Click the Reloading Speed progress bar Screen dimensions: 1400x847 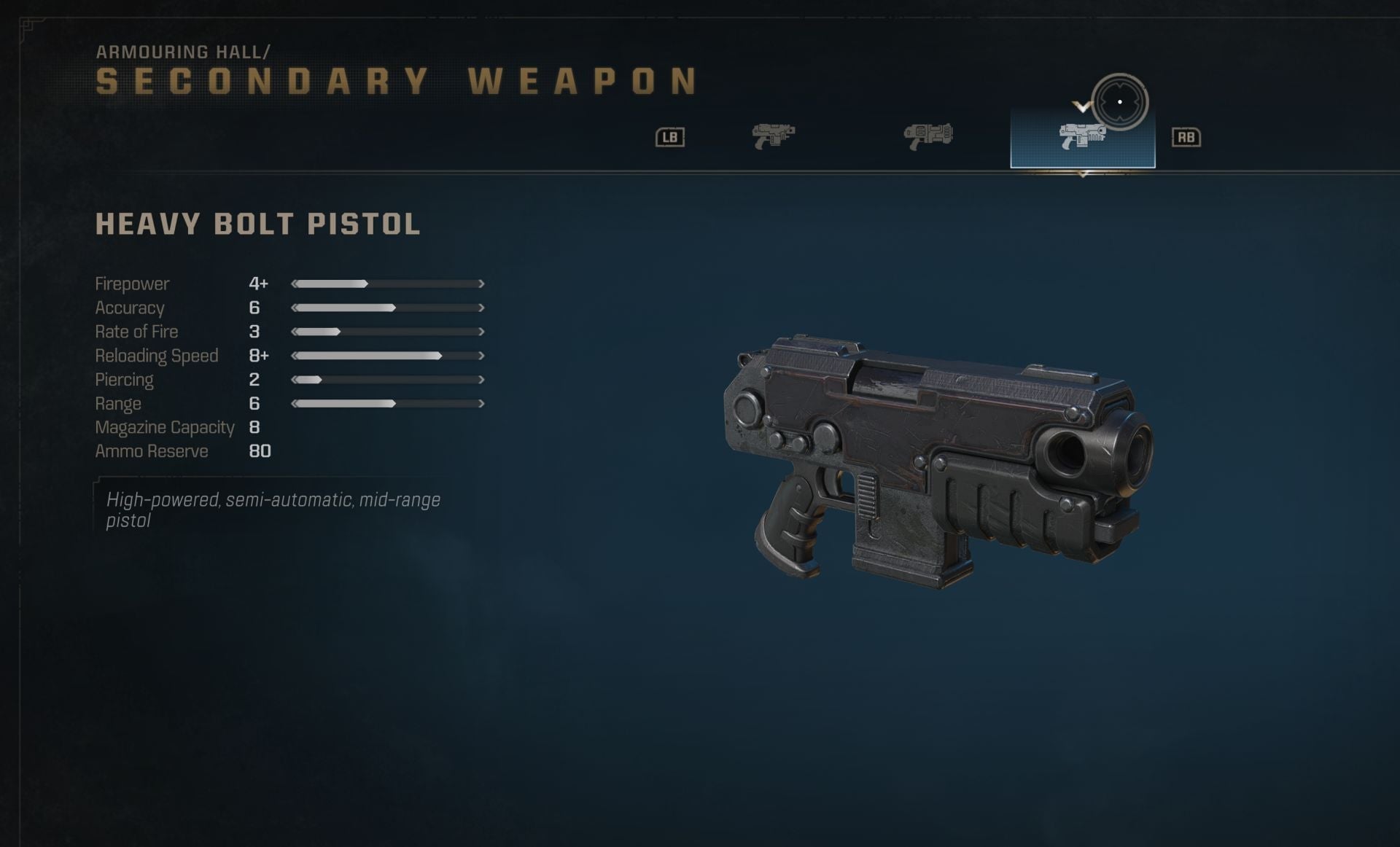pos(386,356)
